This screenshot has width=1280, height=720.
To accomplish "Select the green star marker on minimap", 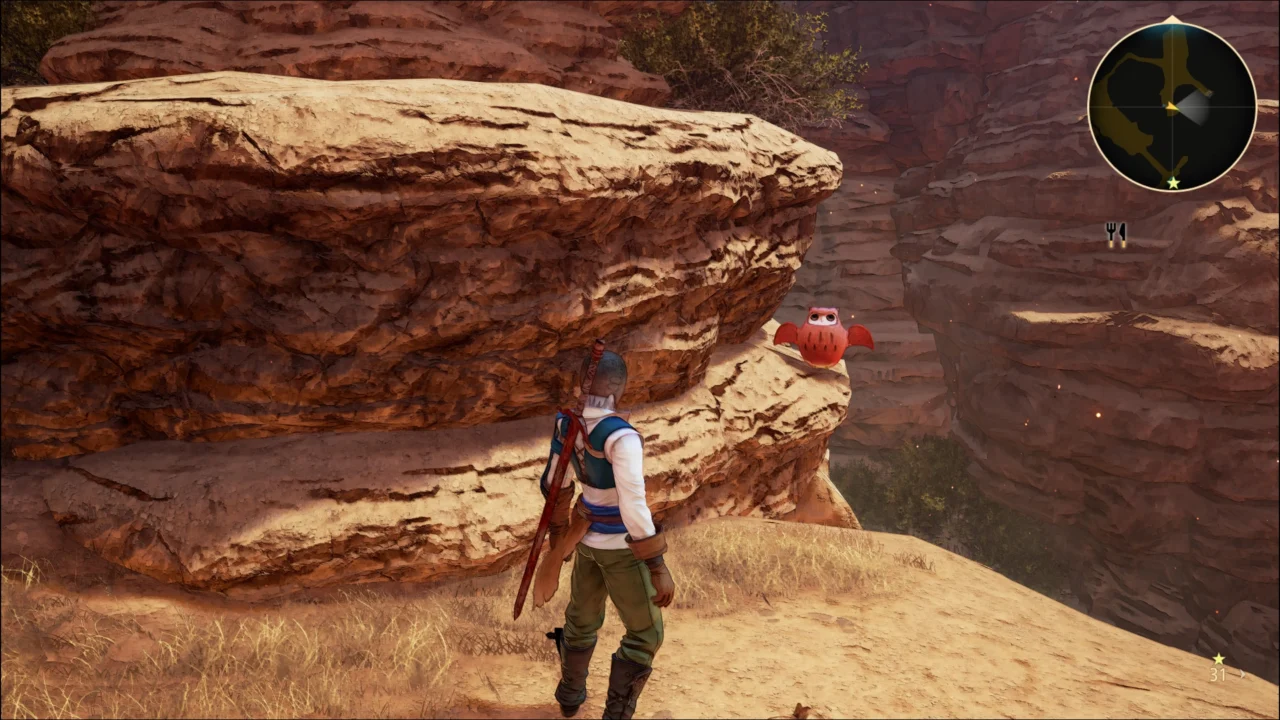I will [1172, 183].
